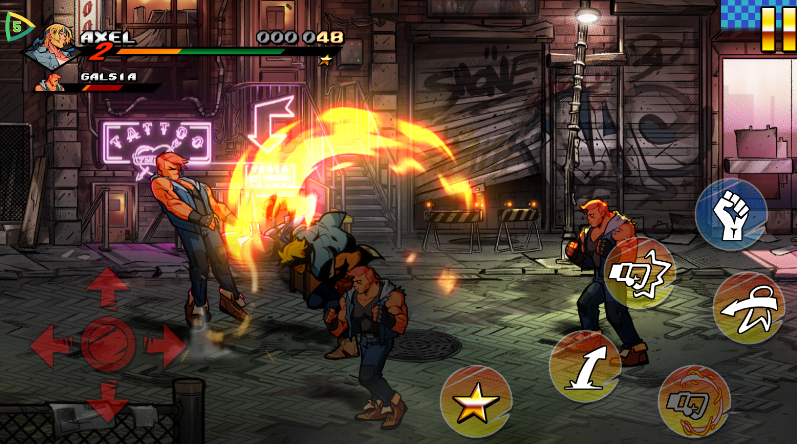Walk right using the red right arrow
The width and height of the screenshot is (797, 444).
163,345
